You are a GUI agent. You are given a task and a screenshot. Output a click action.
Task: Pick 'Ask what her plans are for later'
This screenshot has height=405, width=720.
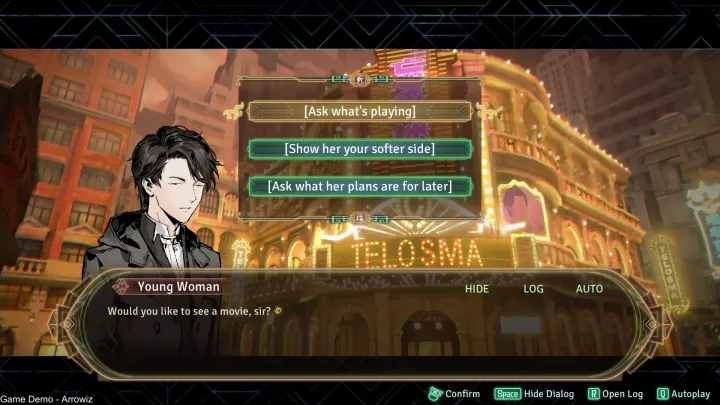tap(360, 186)
